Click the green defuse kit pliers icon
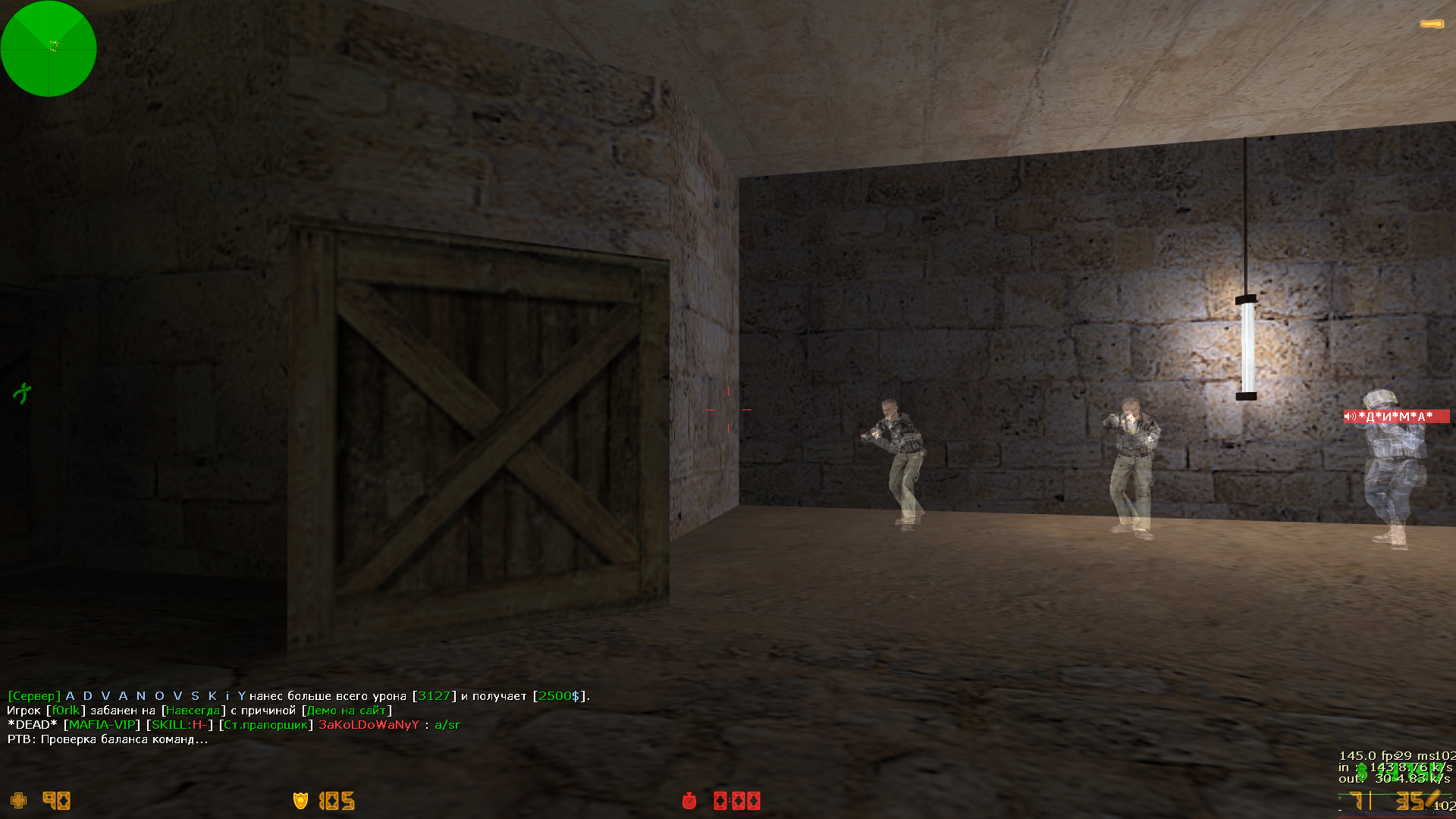Image resolution: width=1456 pixels, height=819 pixels. coord(22,393)
